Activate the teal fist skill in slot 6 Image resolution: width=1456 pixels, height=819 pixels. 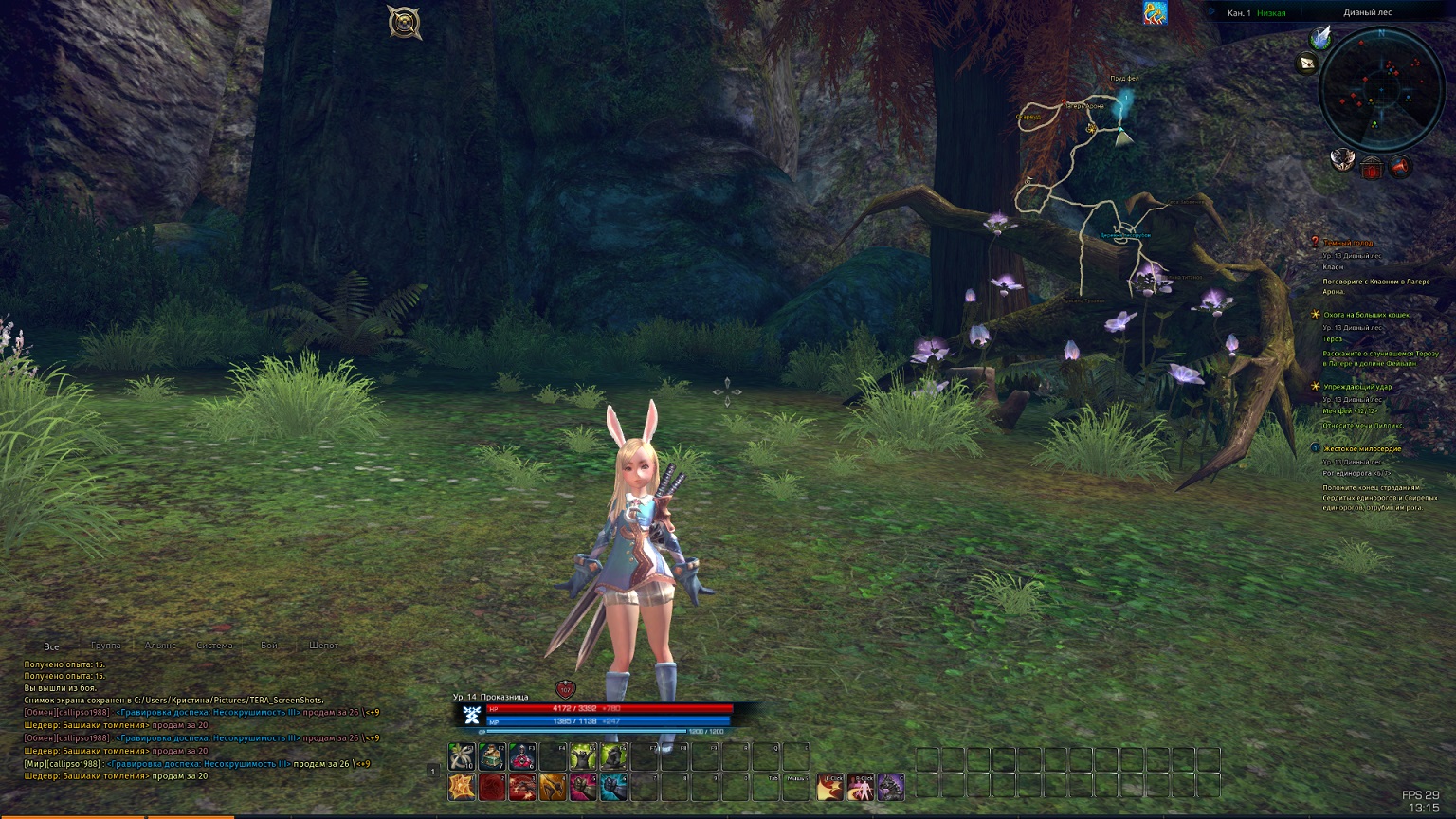click(613, 787)
